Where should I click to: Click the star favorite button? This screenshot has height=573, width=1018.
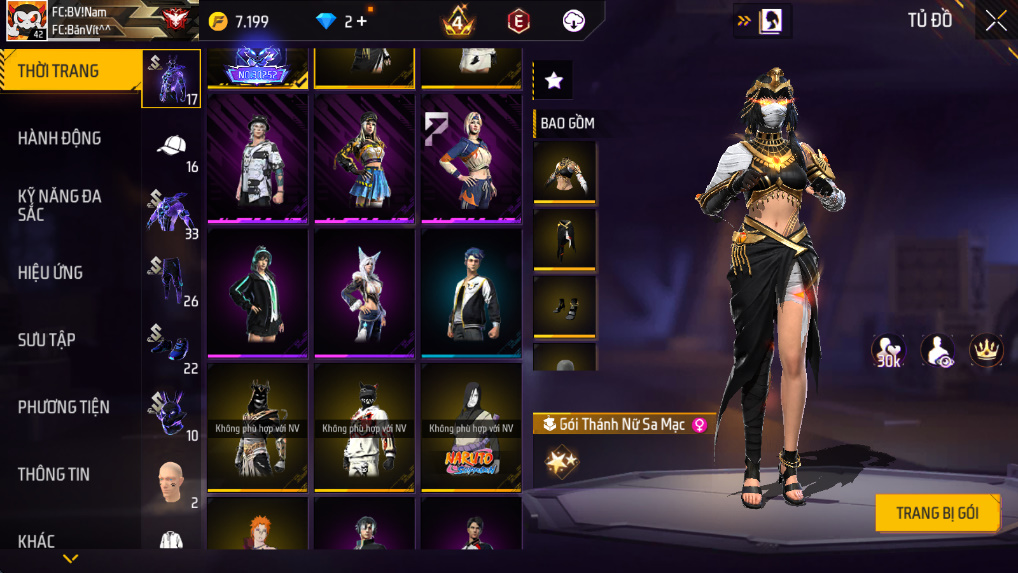tap(553, 80)
